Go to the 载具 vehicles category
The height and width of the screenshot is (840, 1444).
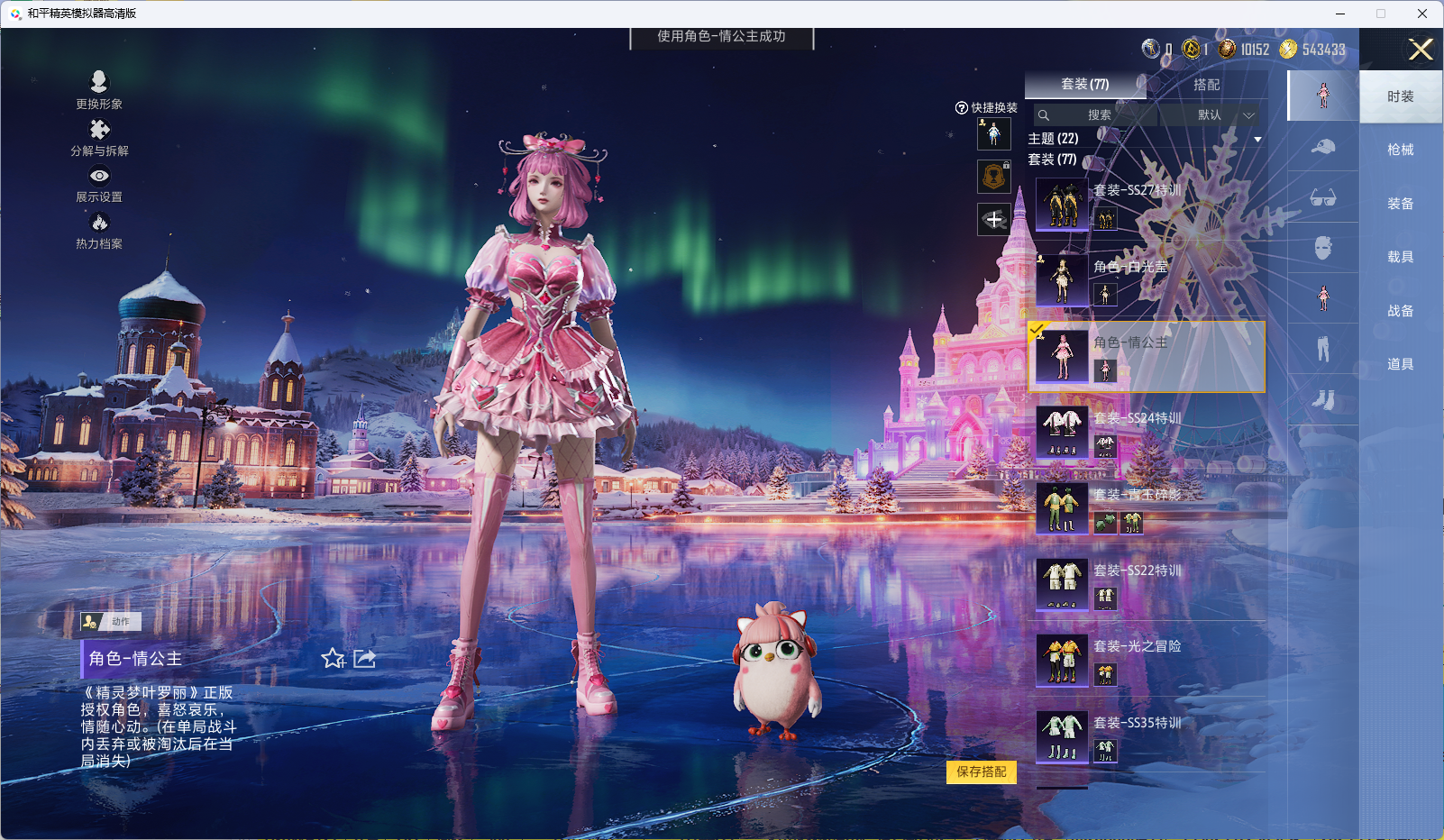[1400, 257]
